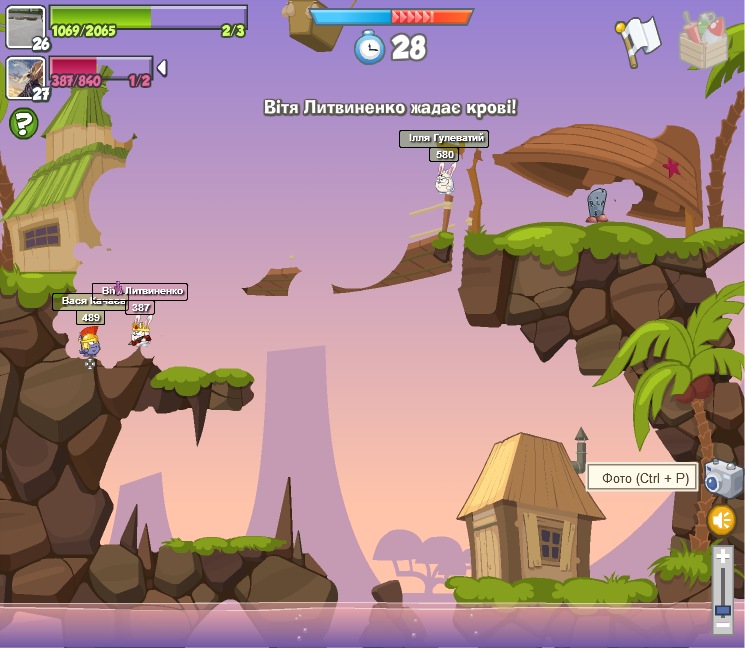Click the minus button on the zoom slider

[x=722, y=624]
